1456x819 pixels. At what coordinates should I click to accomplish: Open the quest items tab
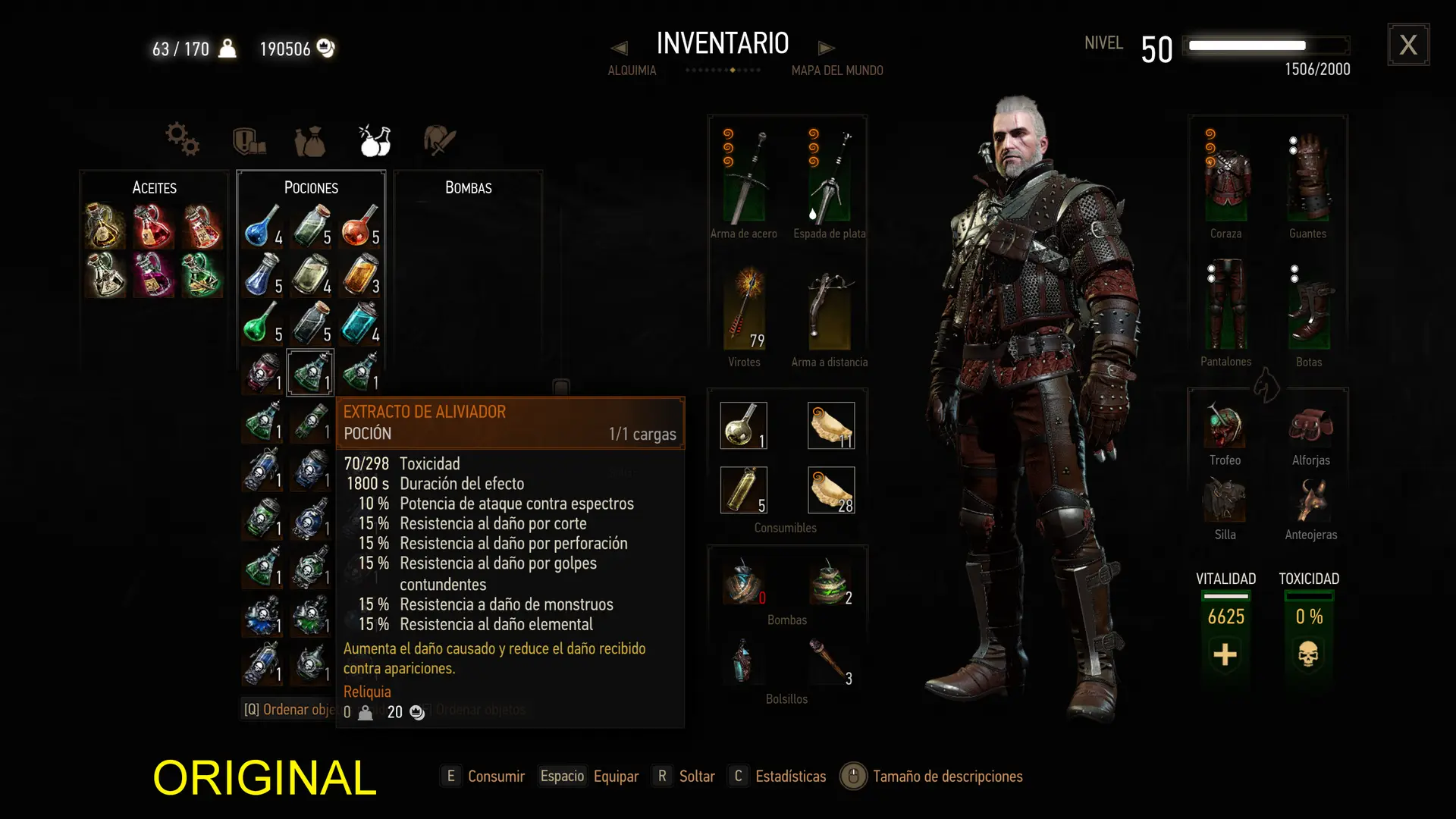click(x=439, y=140)
